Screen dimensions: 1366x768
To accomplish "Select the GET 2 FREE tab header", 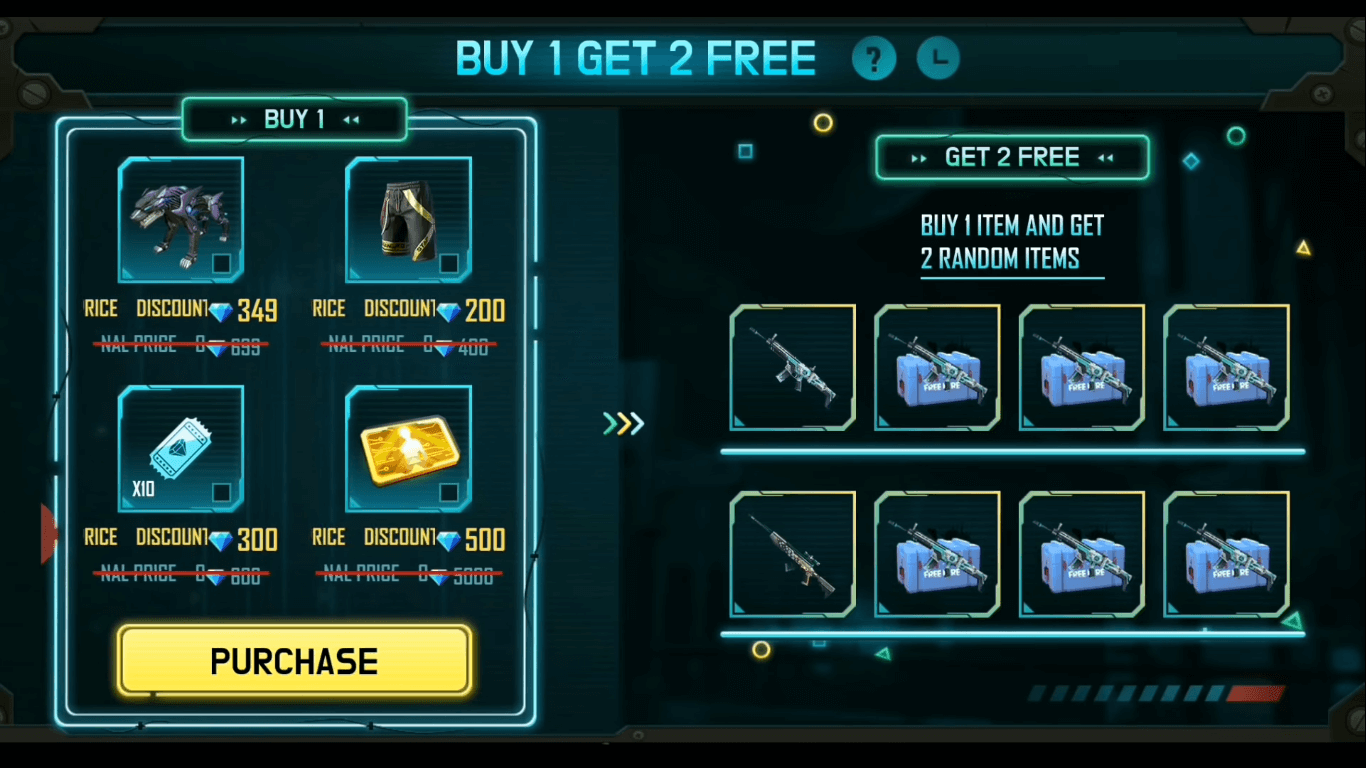I will (x=1012, y=157).
